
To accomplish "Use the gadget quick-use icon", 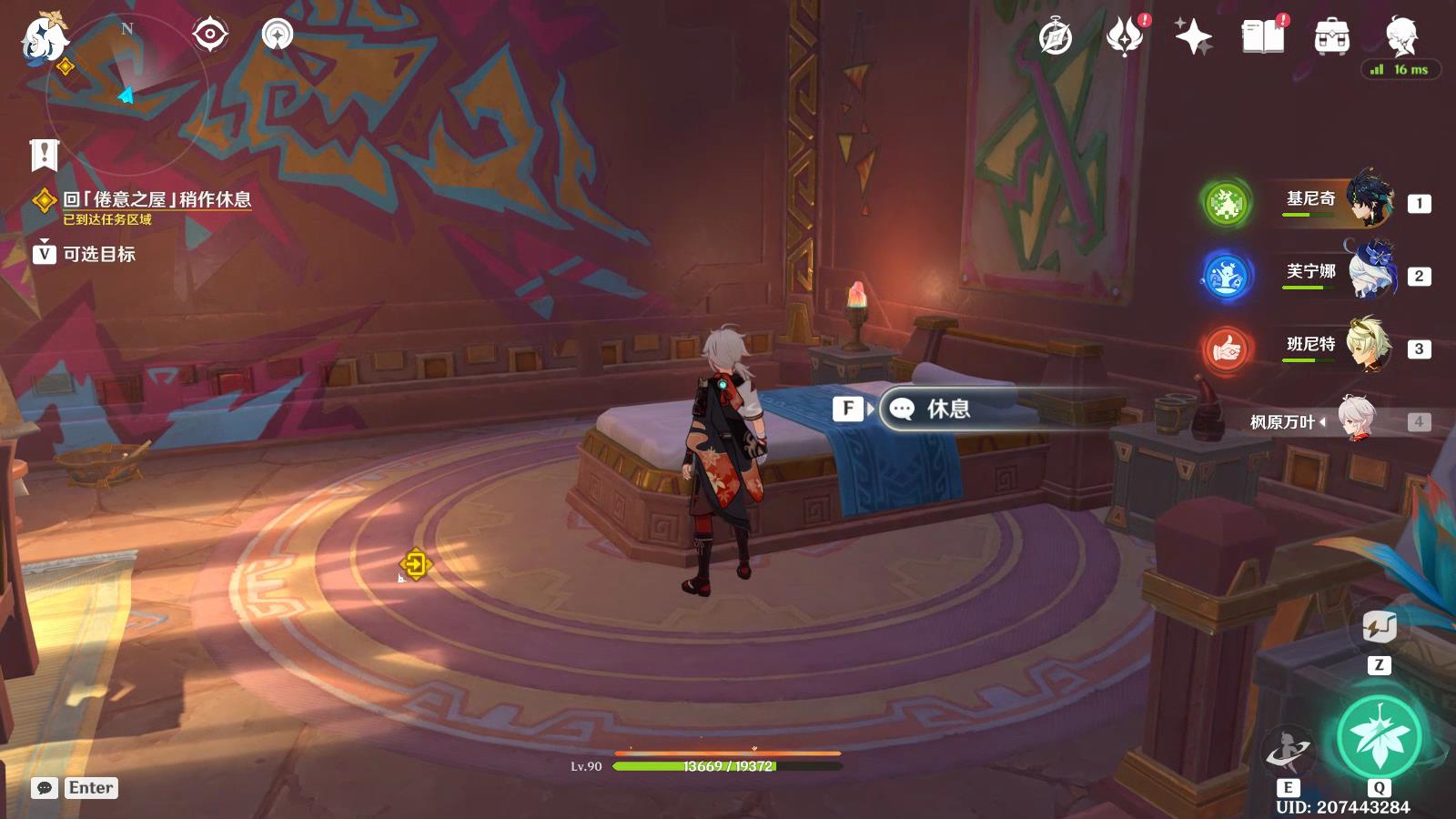I will click(1379, 627).
